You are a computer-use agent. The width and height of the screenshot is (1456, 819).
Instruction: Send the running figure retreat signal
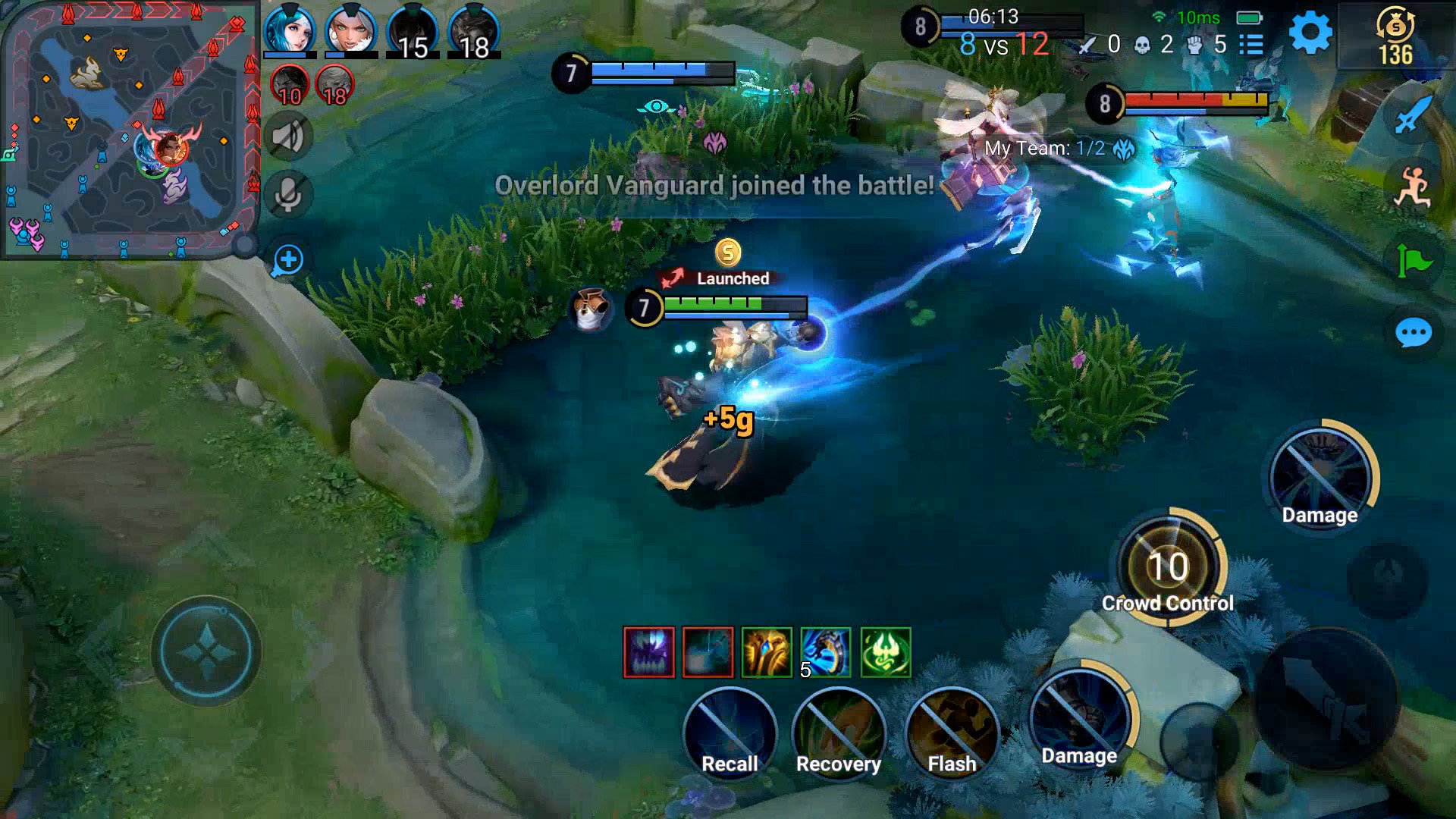(1414, 187)
